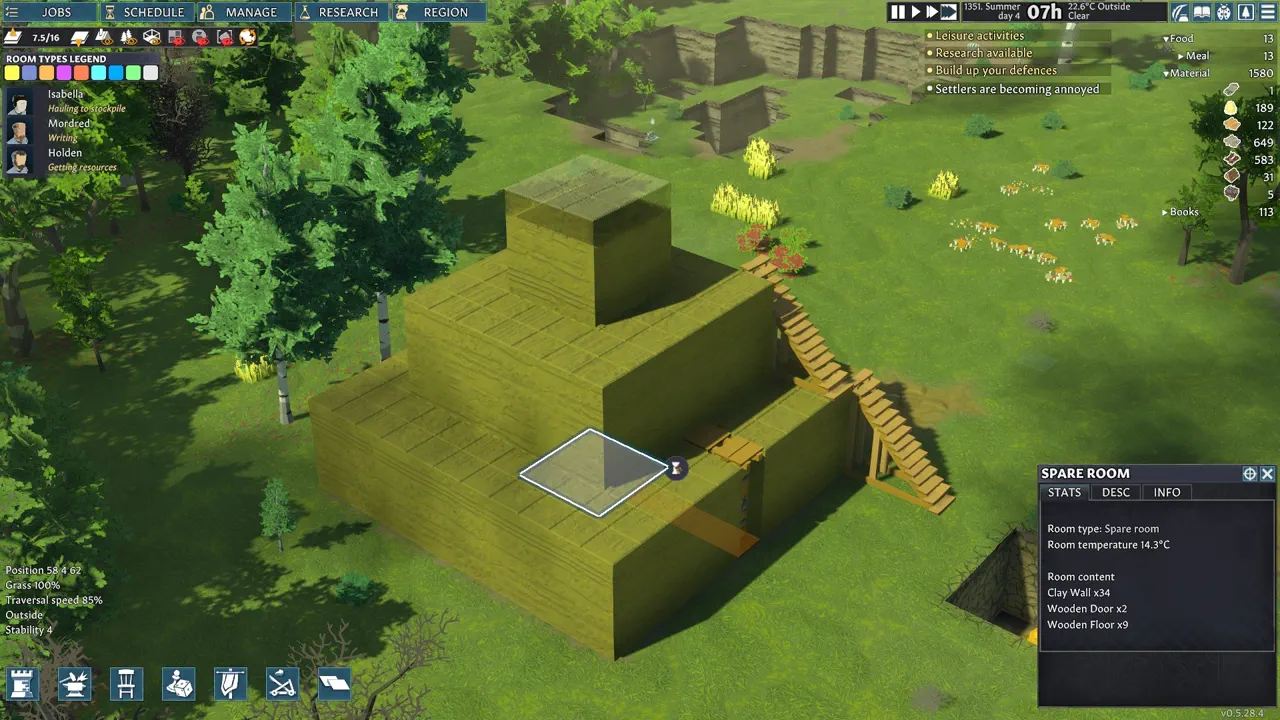Expand the Books resource entry
Viewport: 1280px width, 720px height.
pyautogui.click(x=1163, y=211)
